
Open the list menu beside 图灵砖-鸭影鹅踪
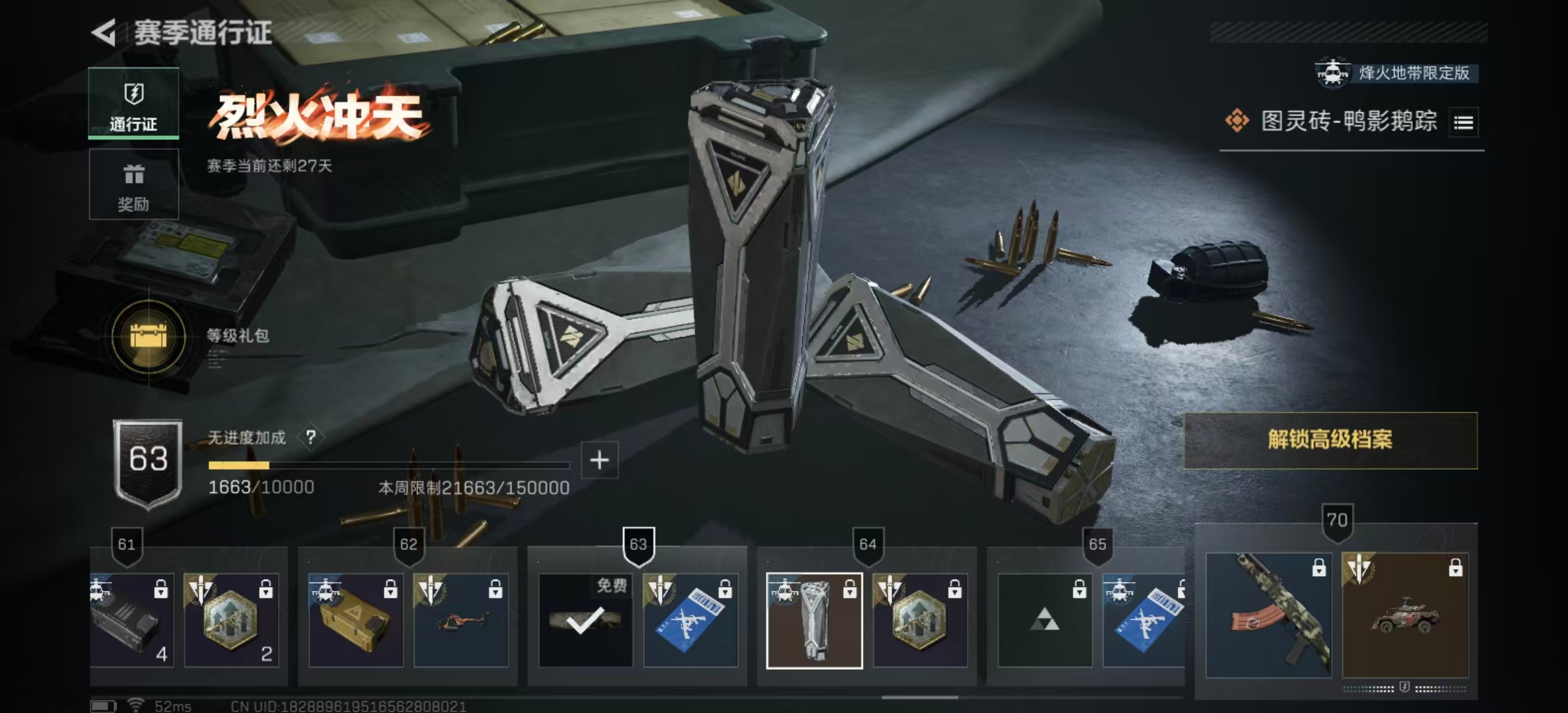[1463, 122]
